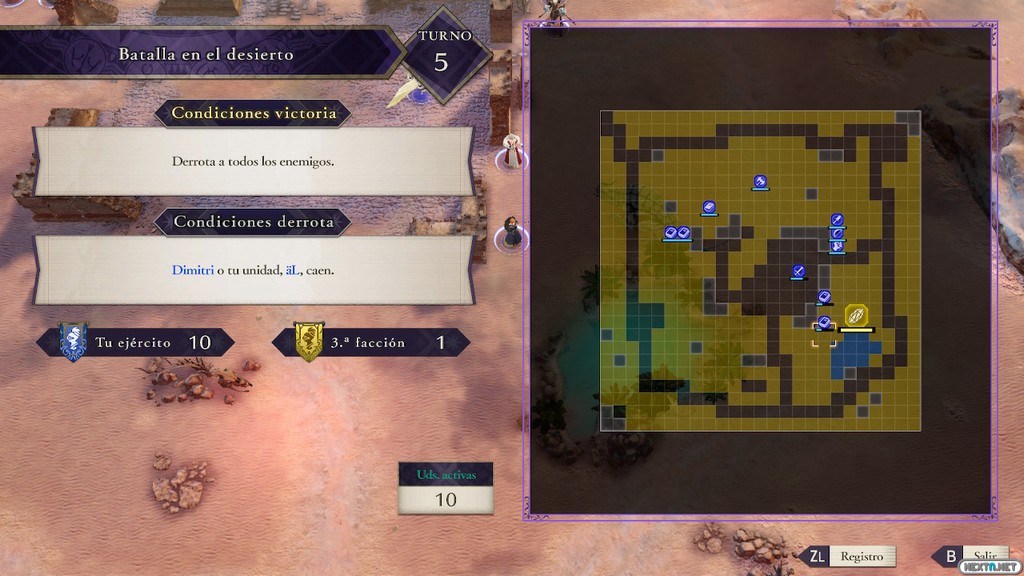The image size is (1024, 576).
Task: Select the Condiciones victoria panel
Action: point(253,160)
